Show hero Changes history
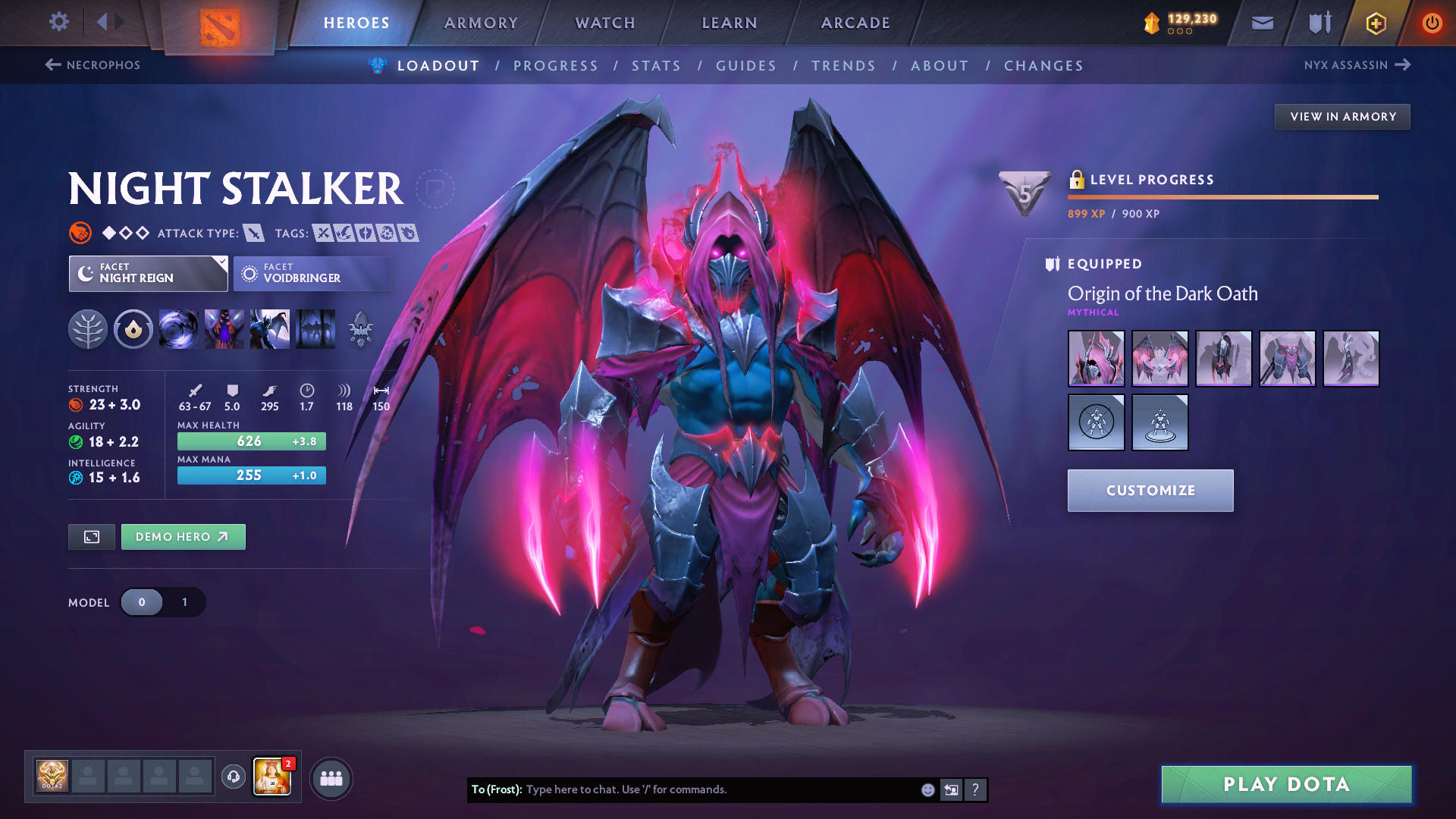1456x819 pixels. pyautogui.click(x=1043, y=66)
